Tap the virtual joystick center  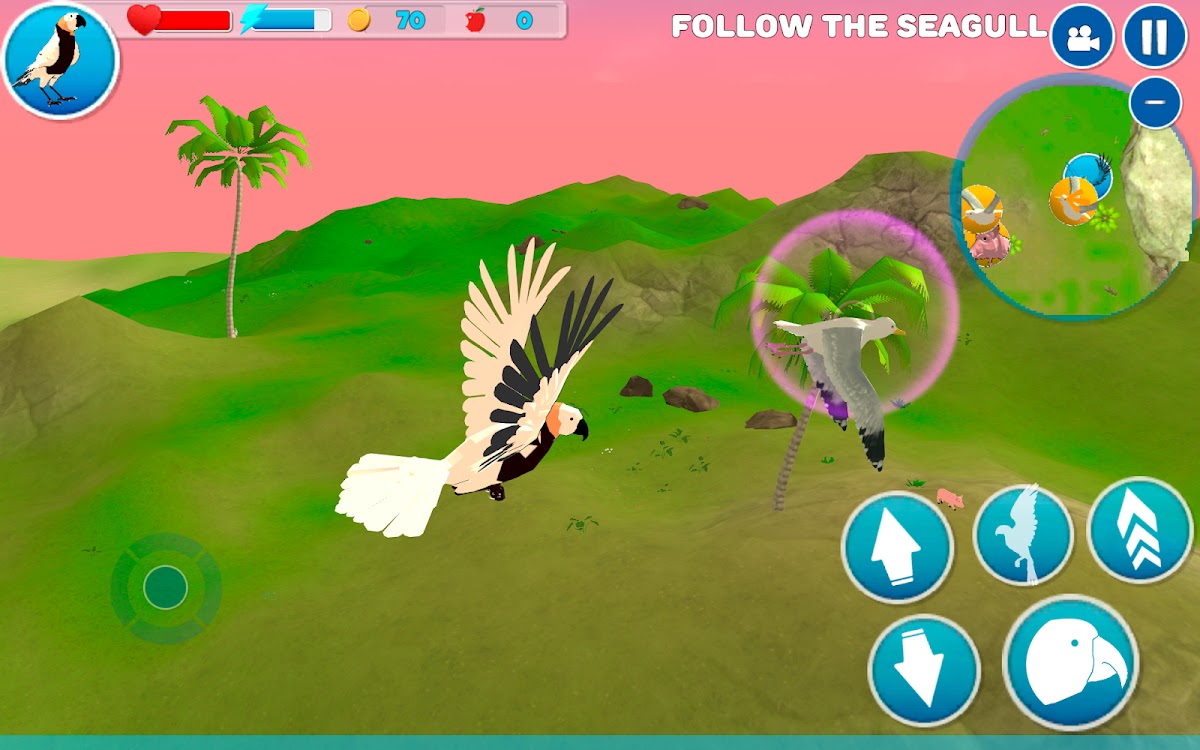coord(165,587)
